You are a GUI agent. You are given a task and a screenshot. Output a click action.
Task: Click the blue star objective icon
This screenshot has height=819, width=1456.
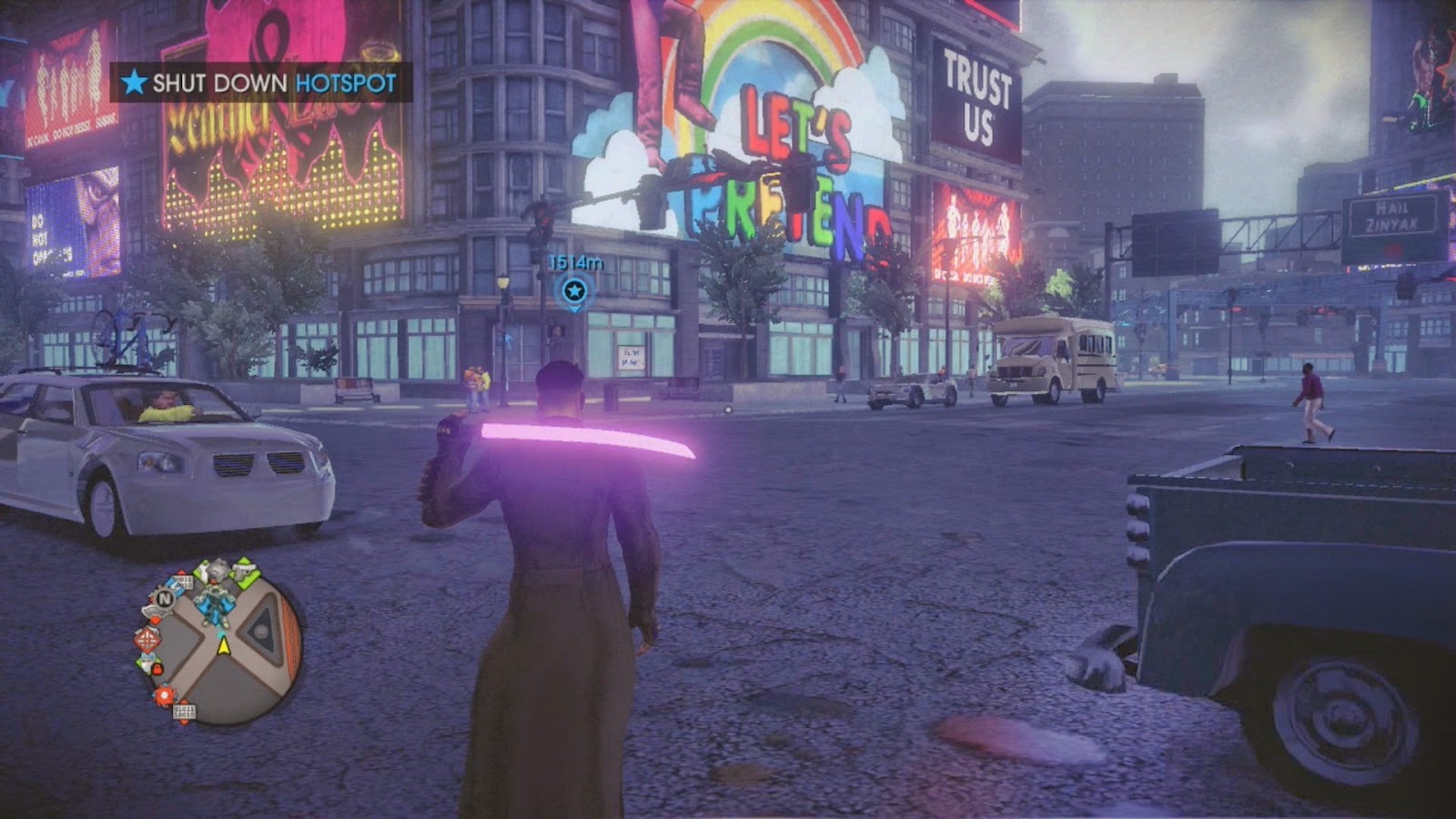pyautogui.click(x=135, y=83)
